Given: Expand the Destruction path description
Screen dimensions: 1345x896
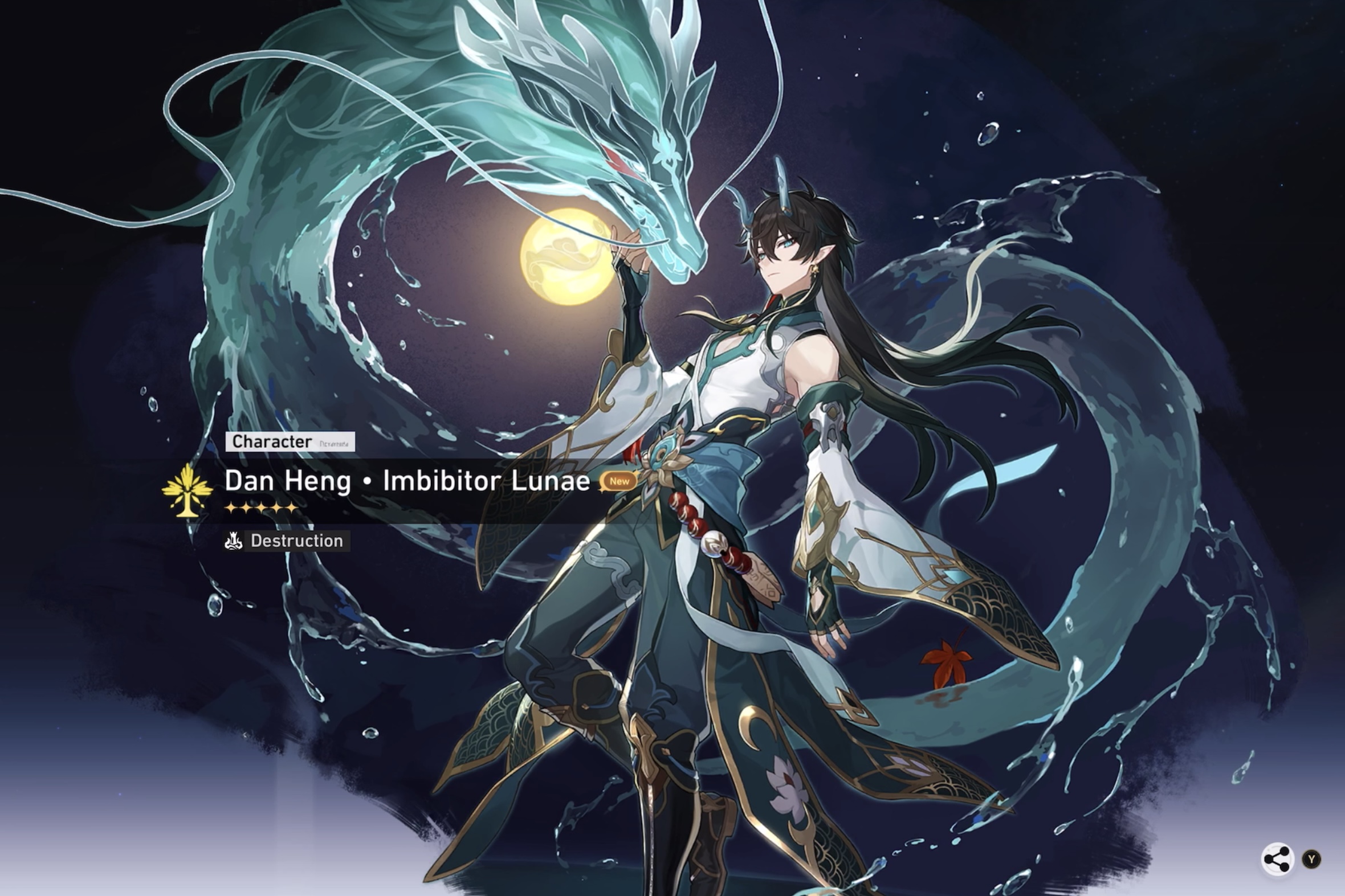Looking at the screenshot, I should 296,541.
